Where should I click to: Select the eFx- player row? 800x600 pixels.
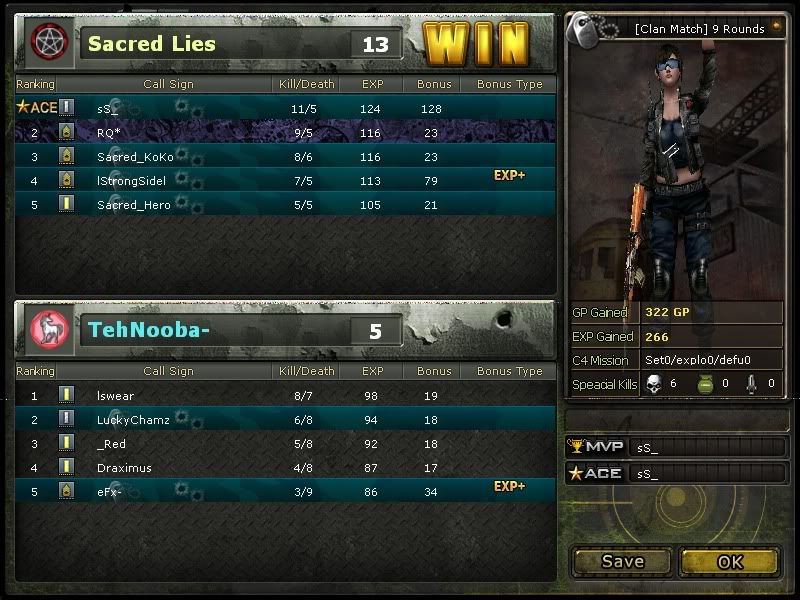click(x=109, y=492)
